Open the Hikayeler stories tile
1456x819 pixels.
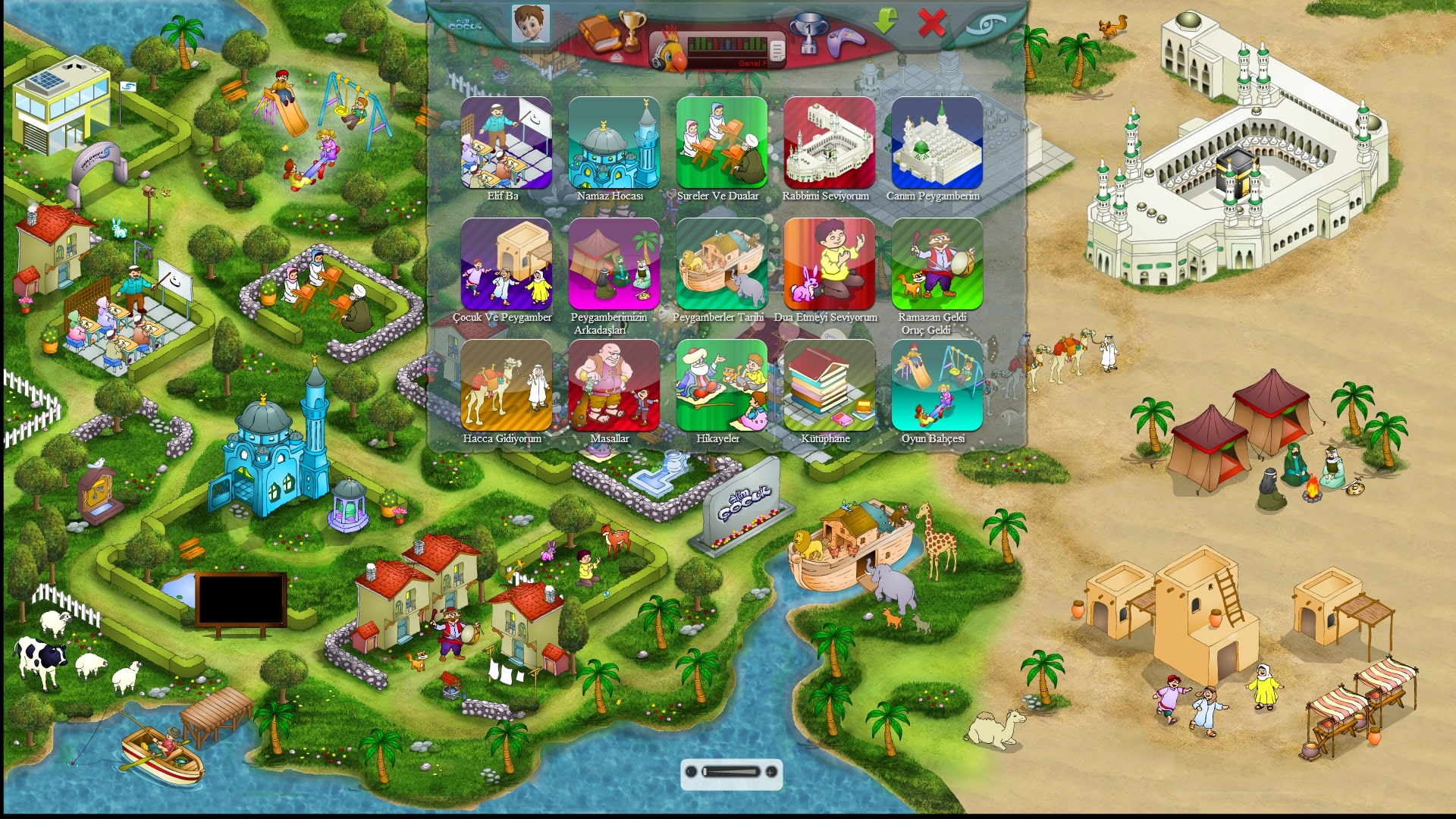[x=721, y=385]
